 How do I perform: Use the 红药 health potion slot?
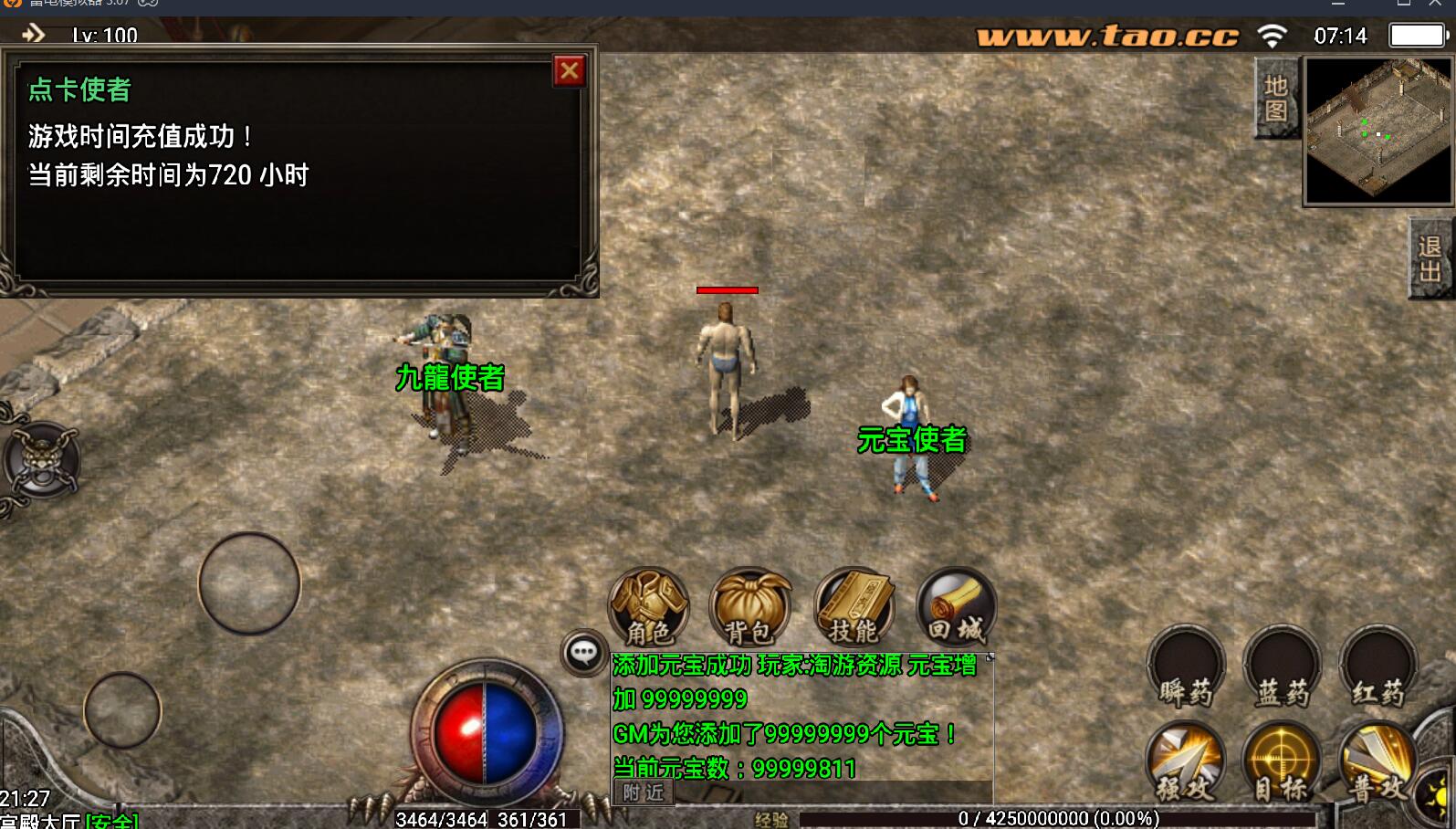pos(1378,667)
